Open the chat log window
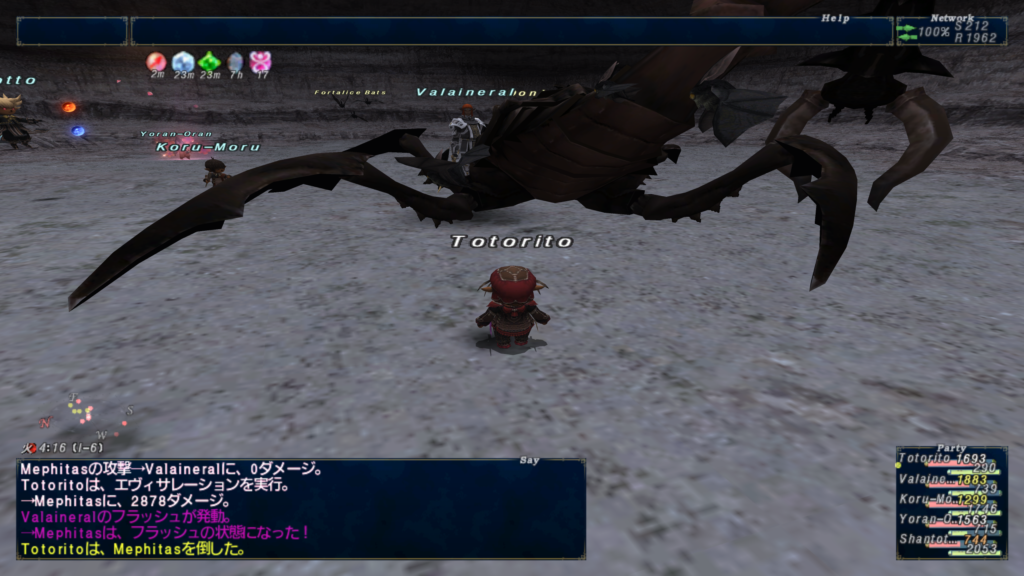 click(x=300, y=508)
